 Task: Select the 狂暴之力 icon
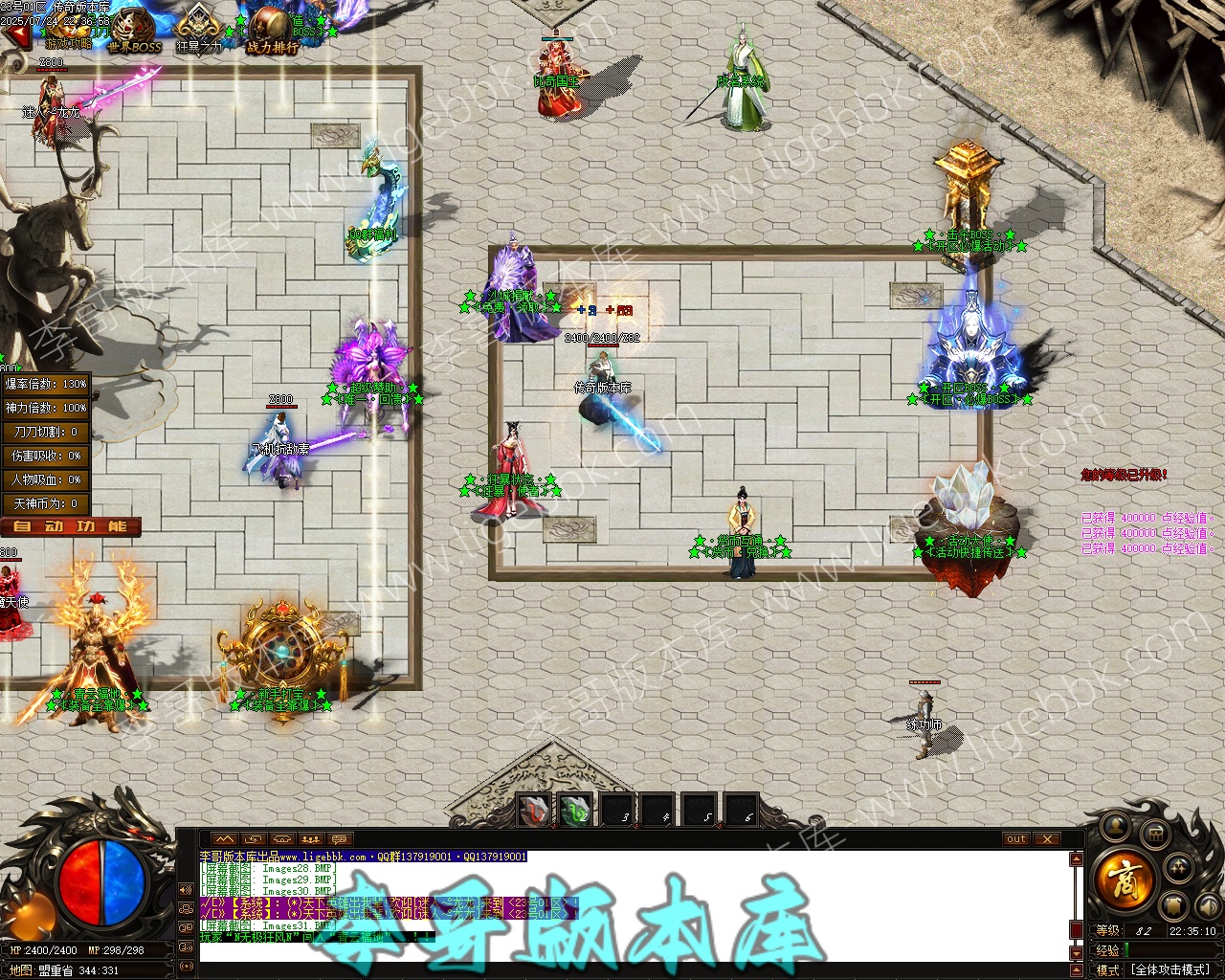[199, 29]
